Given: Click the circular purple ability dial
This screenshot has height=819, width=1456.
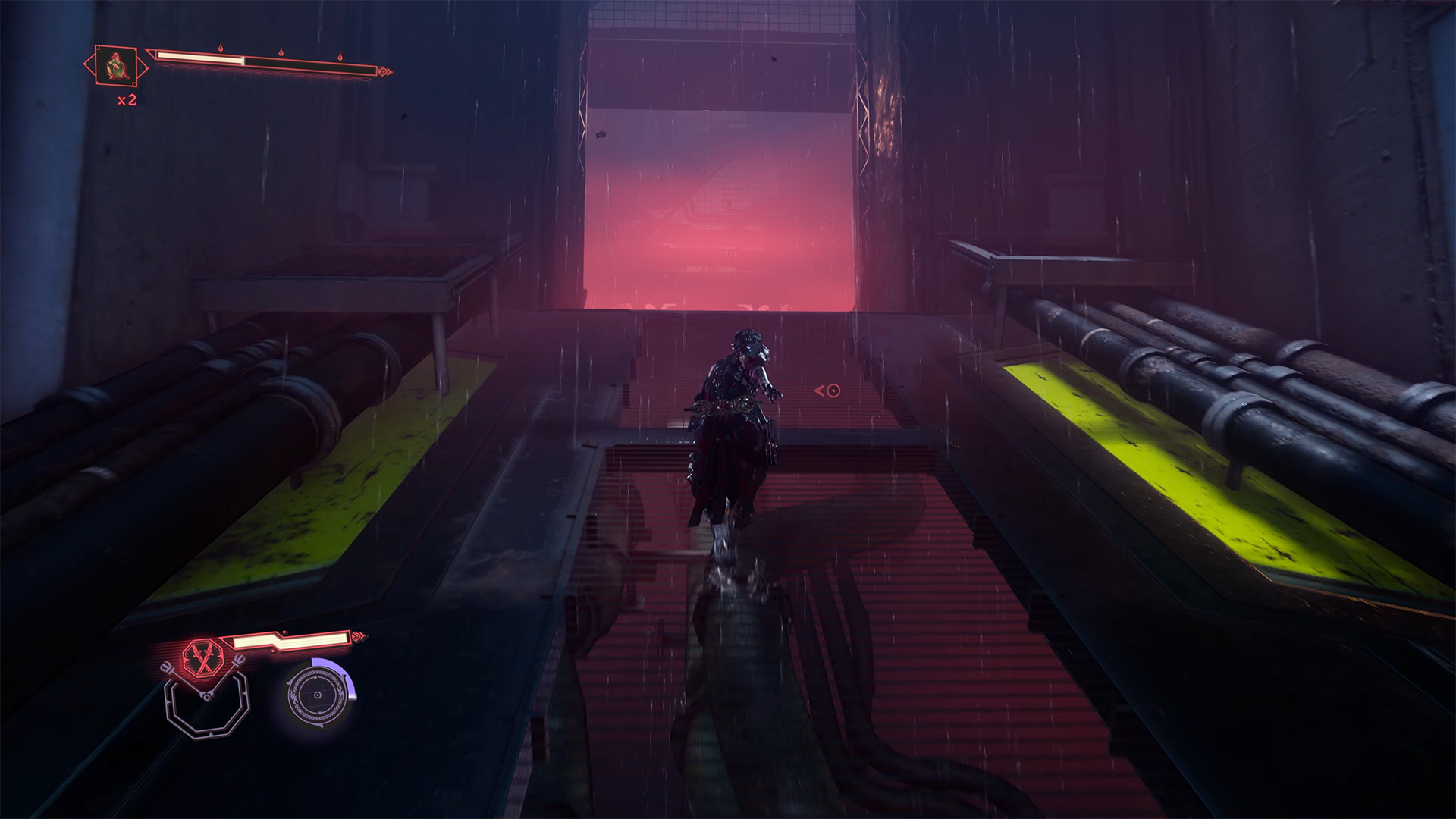Looking at the screenshot, I should (318, 695).
